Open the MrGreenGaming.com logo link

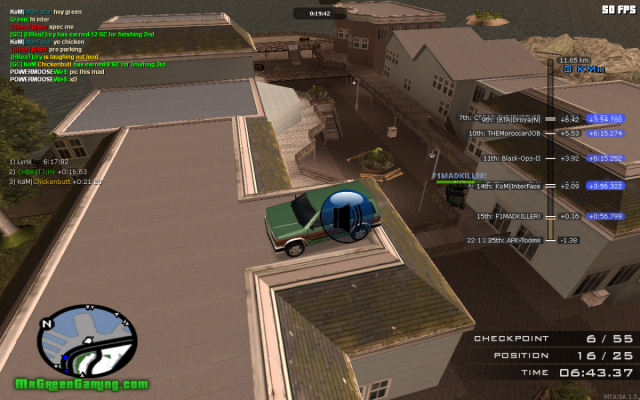82,385
